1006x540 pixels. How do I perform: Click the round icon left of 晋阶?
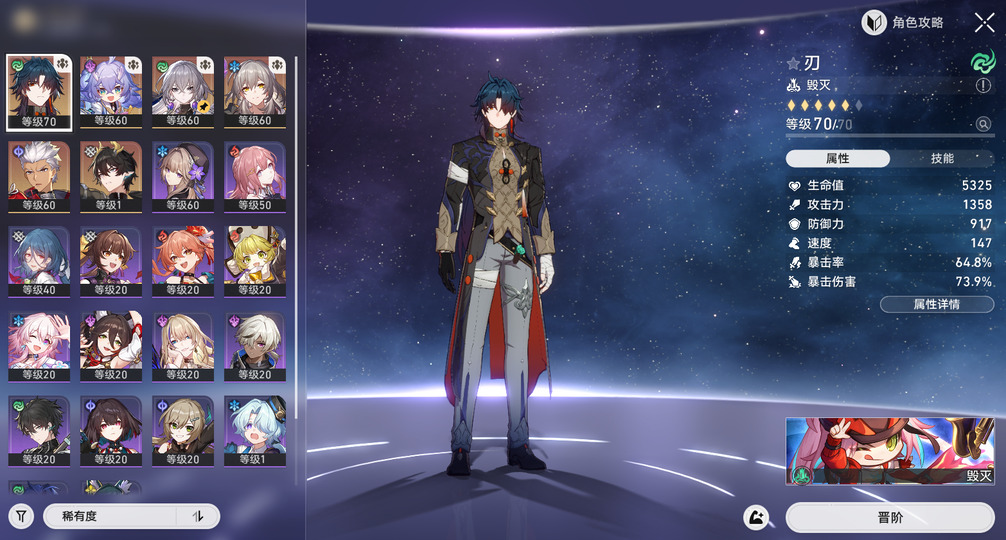756,517
